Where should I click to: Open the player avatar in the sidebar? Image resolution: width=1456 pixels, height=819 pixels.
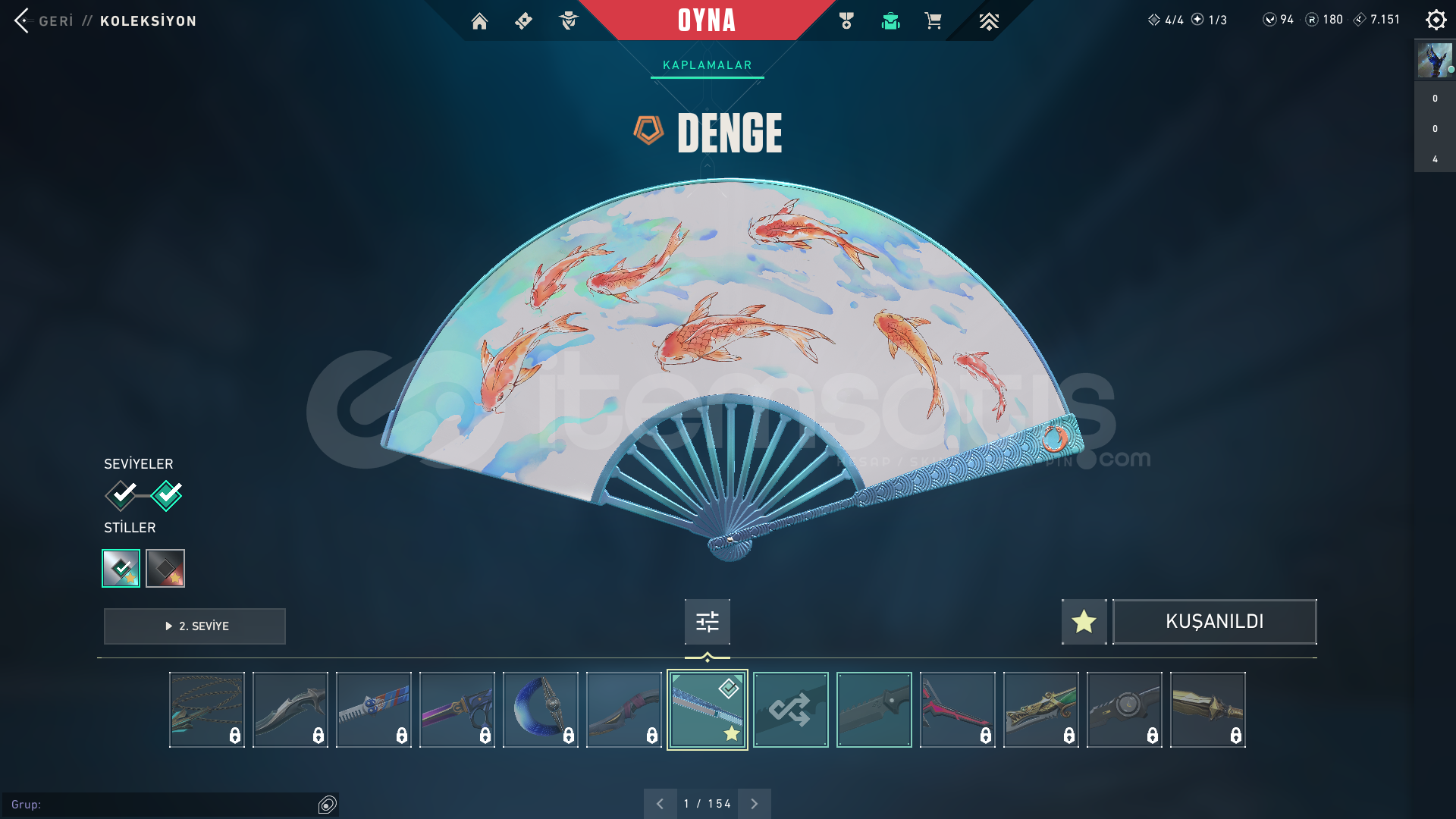[x=1435, y=60]
